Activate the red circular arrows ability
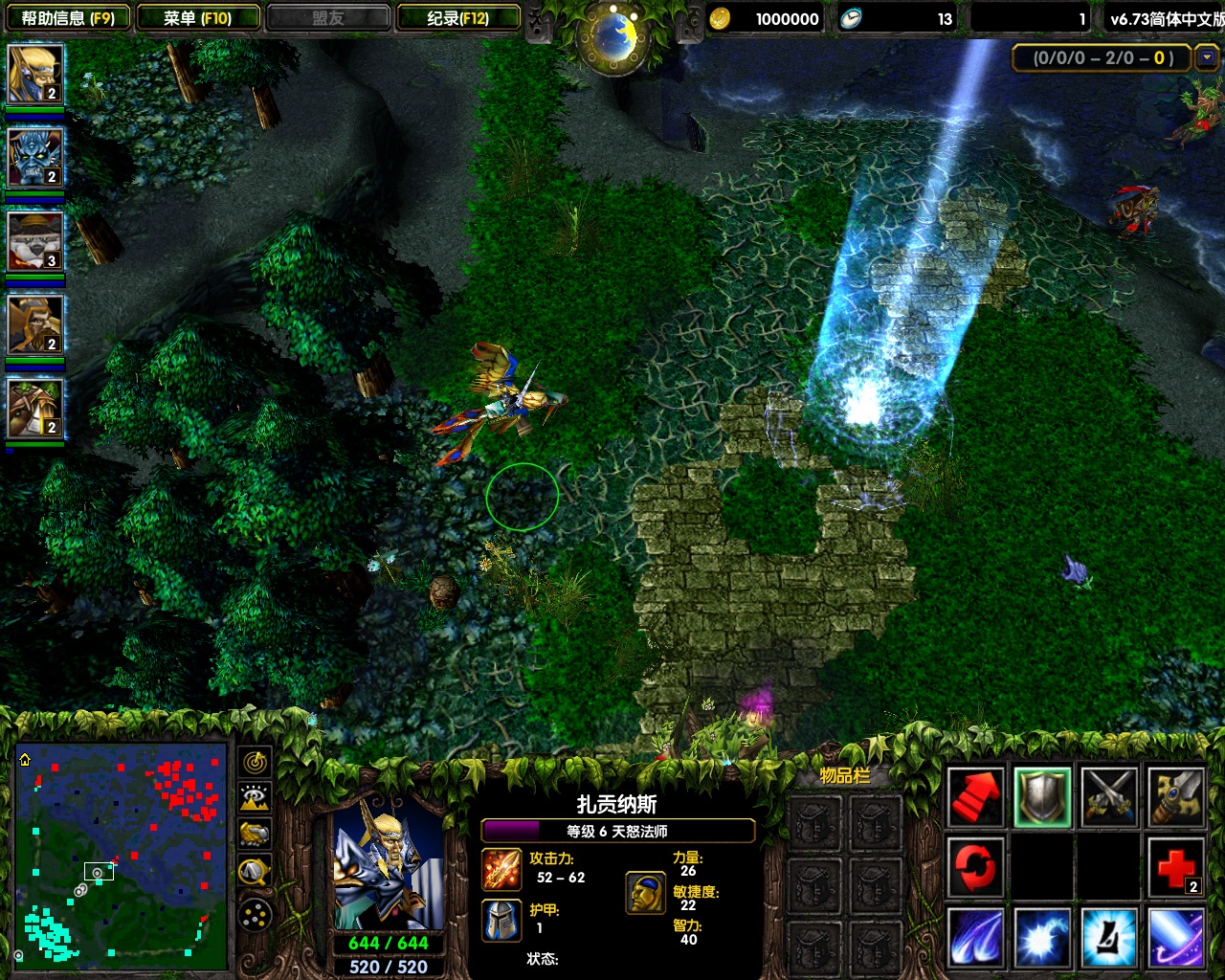 [x=975, y=868]
